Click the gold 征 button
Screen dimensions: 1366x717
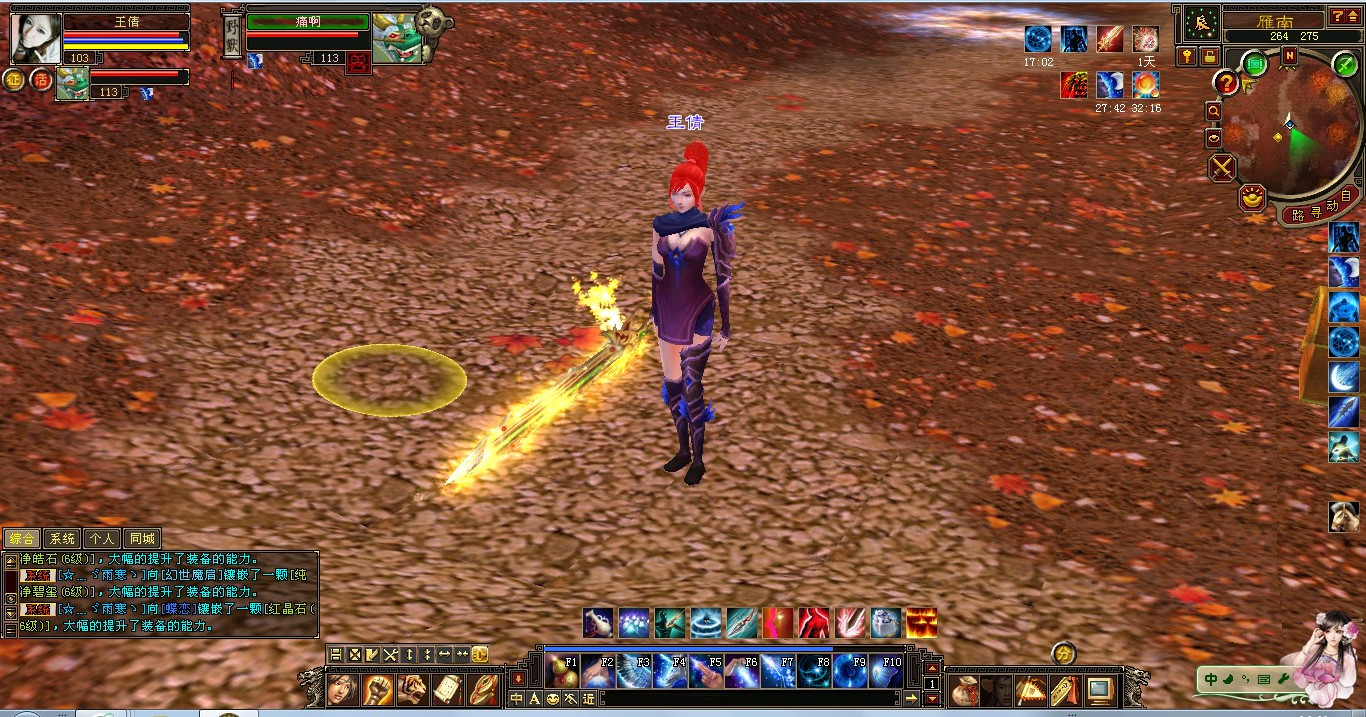[14, 81]
